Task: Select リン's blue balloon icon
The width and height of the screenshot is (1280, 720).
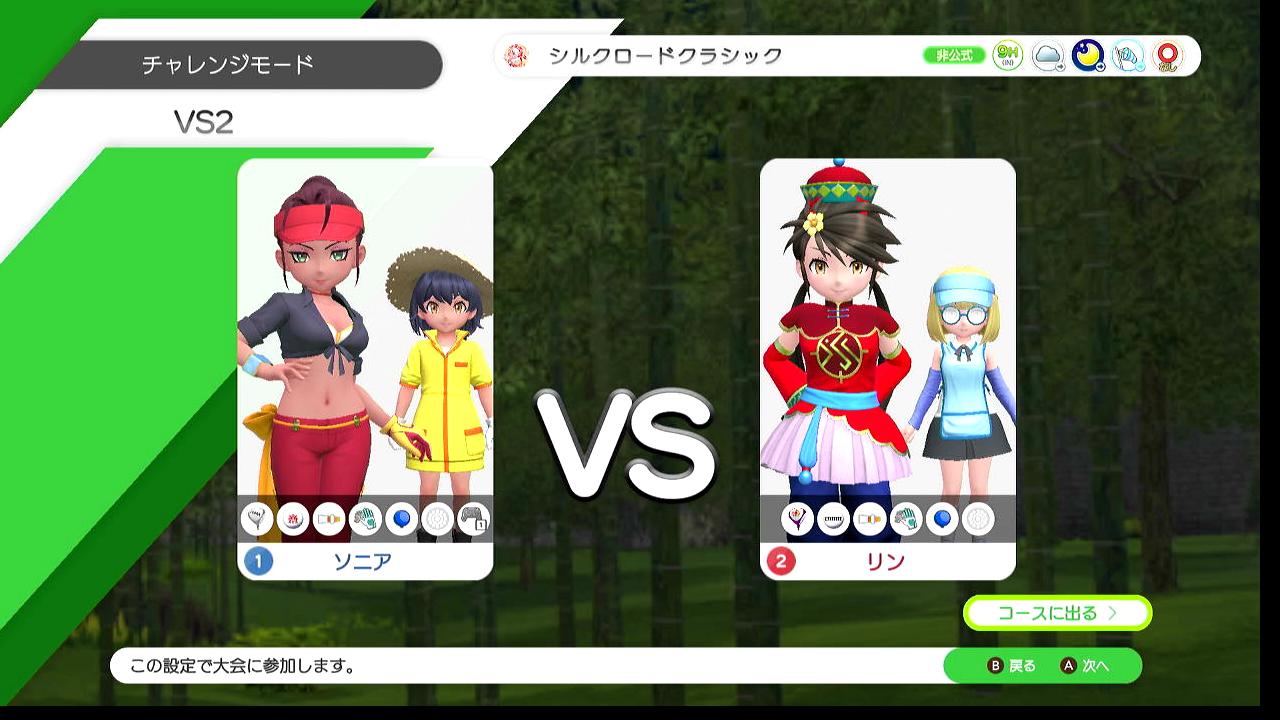Action: (941, 519)
